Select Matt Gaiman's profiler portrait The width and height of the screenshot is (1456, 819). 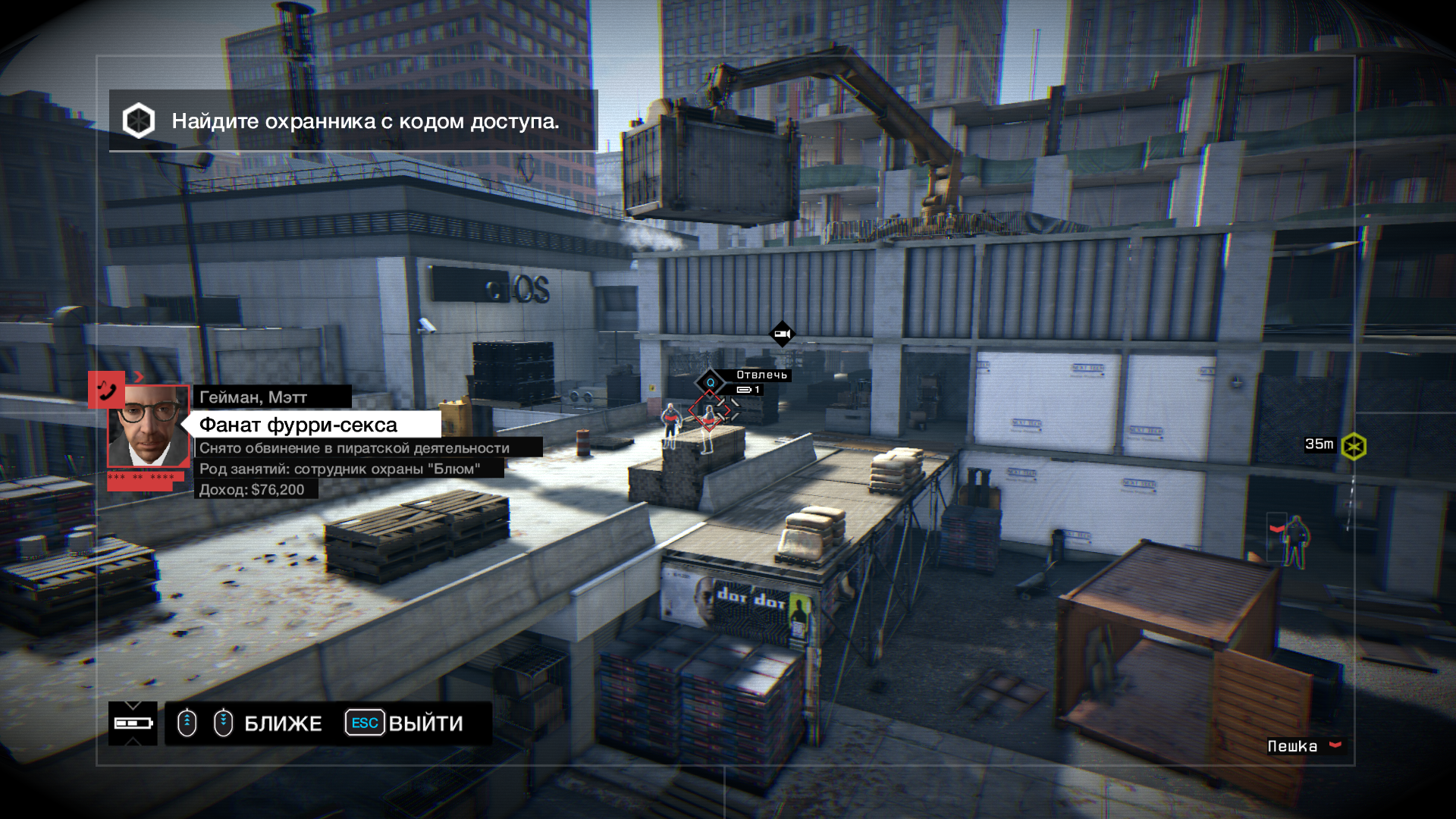pyautogui.click(x=149, y=426)
